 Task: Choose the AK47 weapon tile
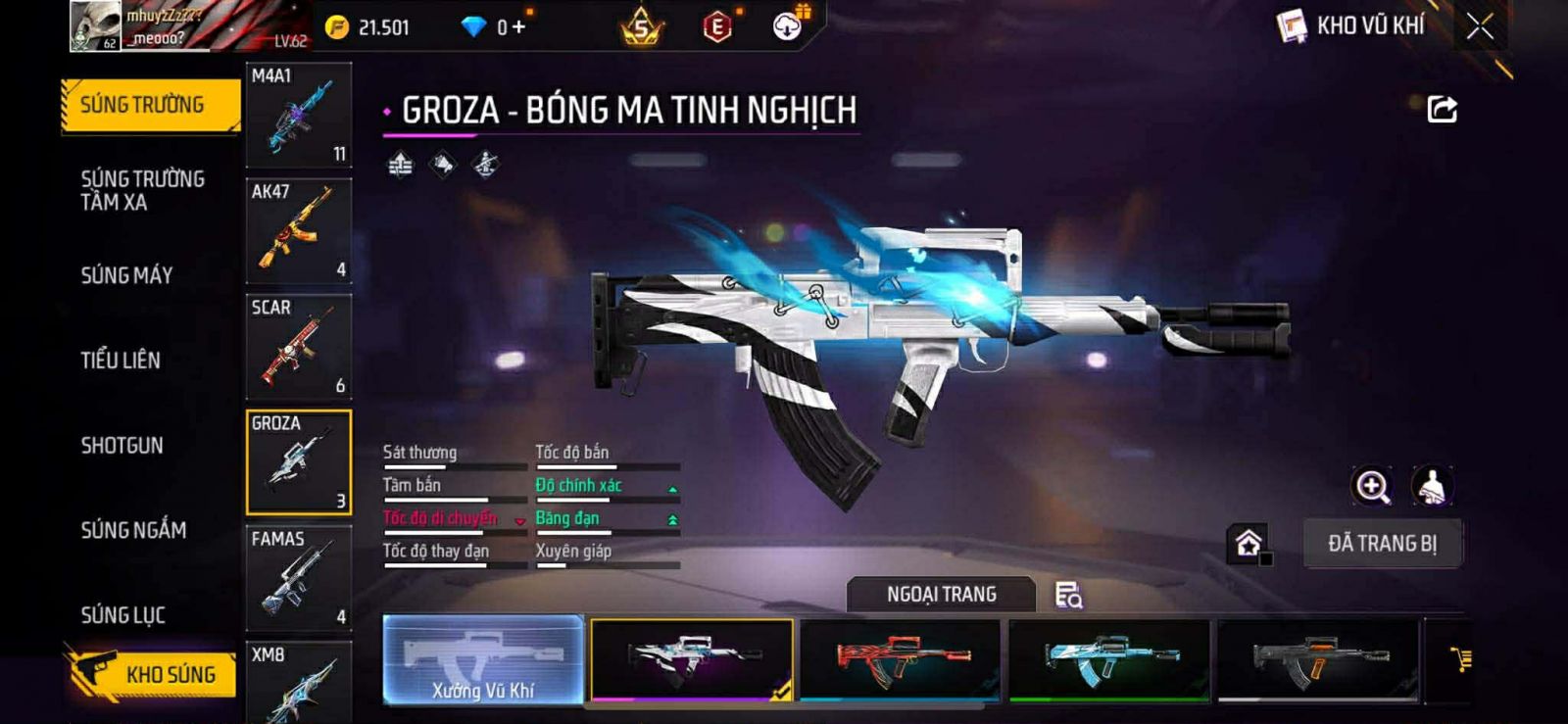(298, 231)
